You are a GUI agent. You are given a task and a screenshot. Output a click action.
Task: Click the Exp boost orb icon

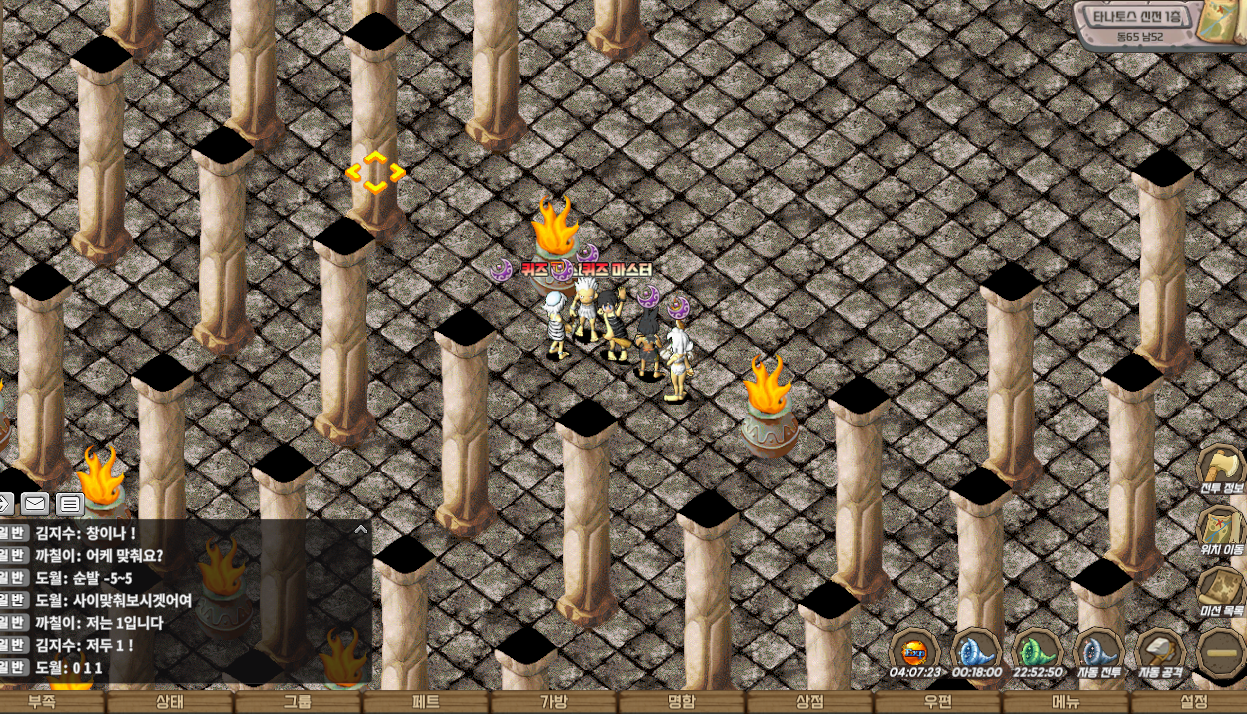pos(914,652)
